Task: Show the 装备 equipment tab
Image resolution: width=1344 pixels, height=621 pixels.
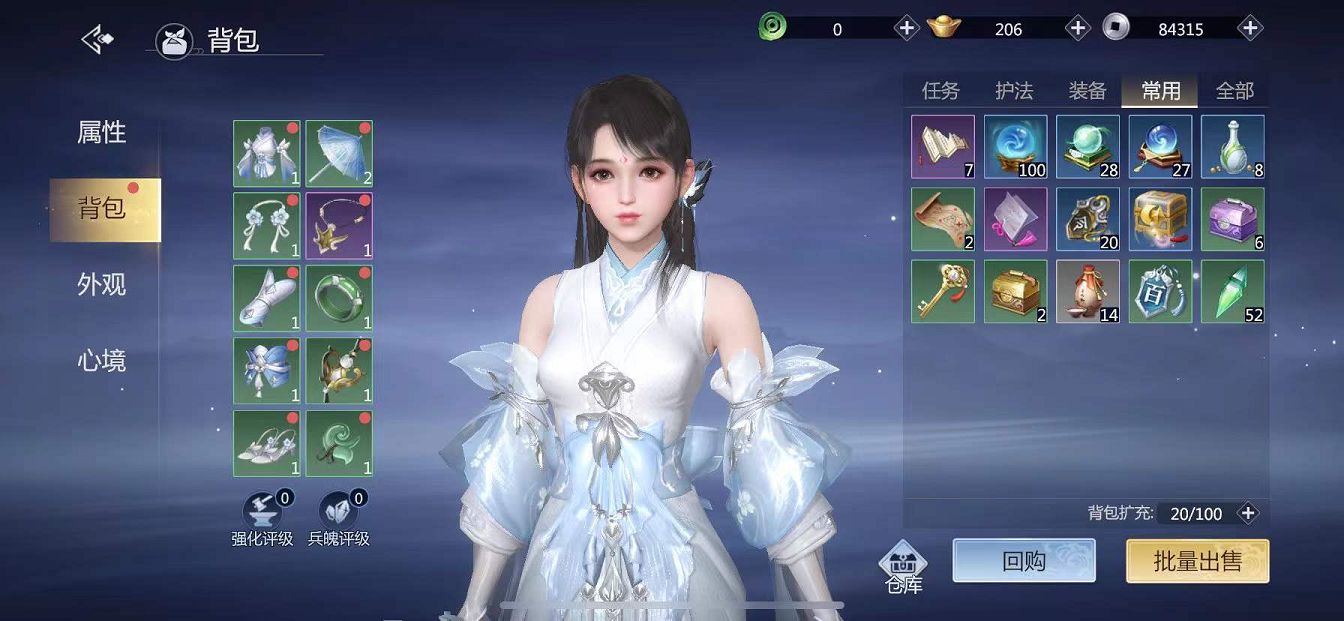Action: click(x=1087, y=91)
